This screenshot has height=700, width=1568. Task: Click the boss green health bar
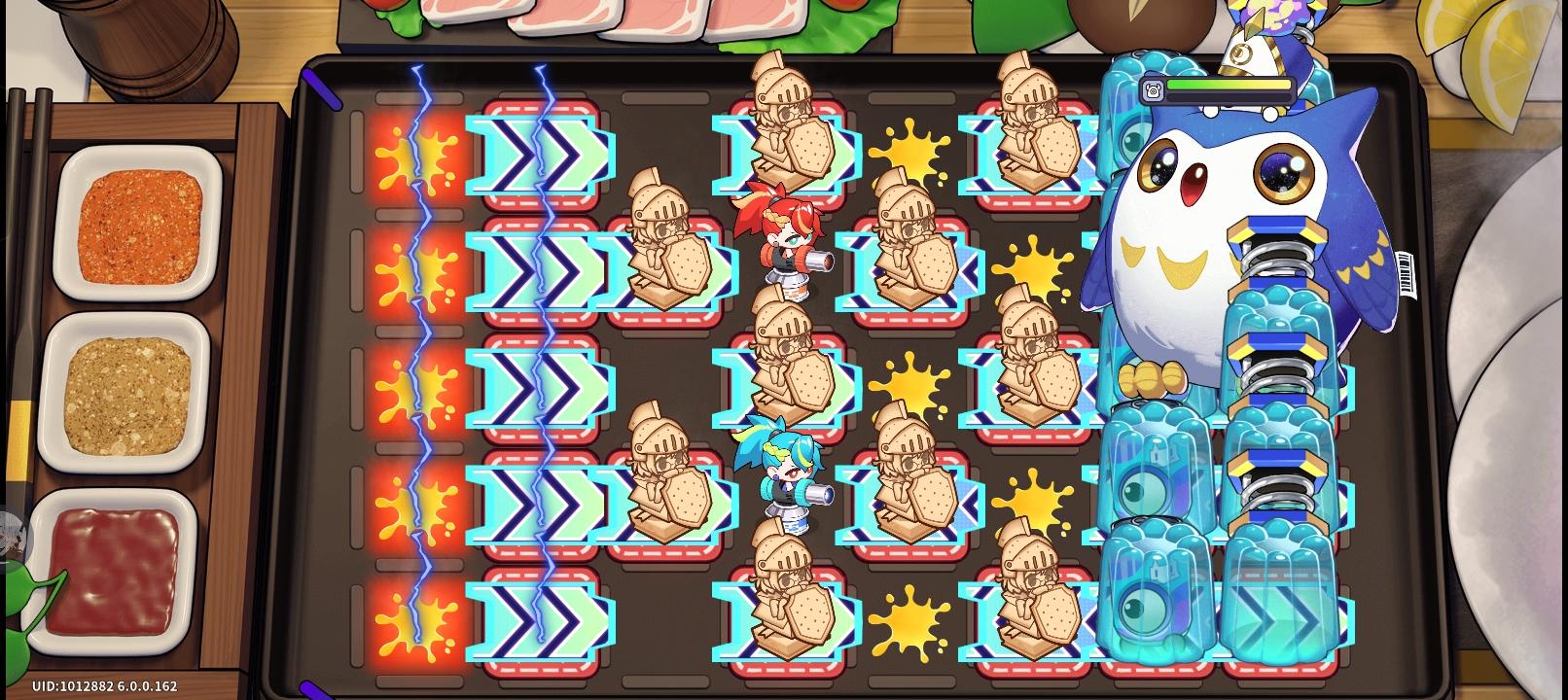1230,86
